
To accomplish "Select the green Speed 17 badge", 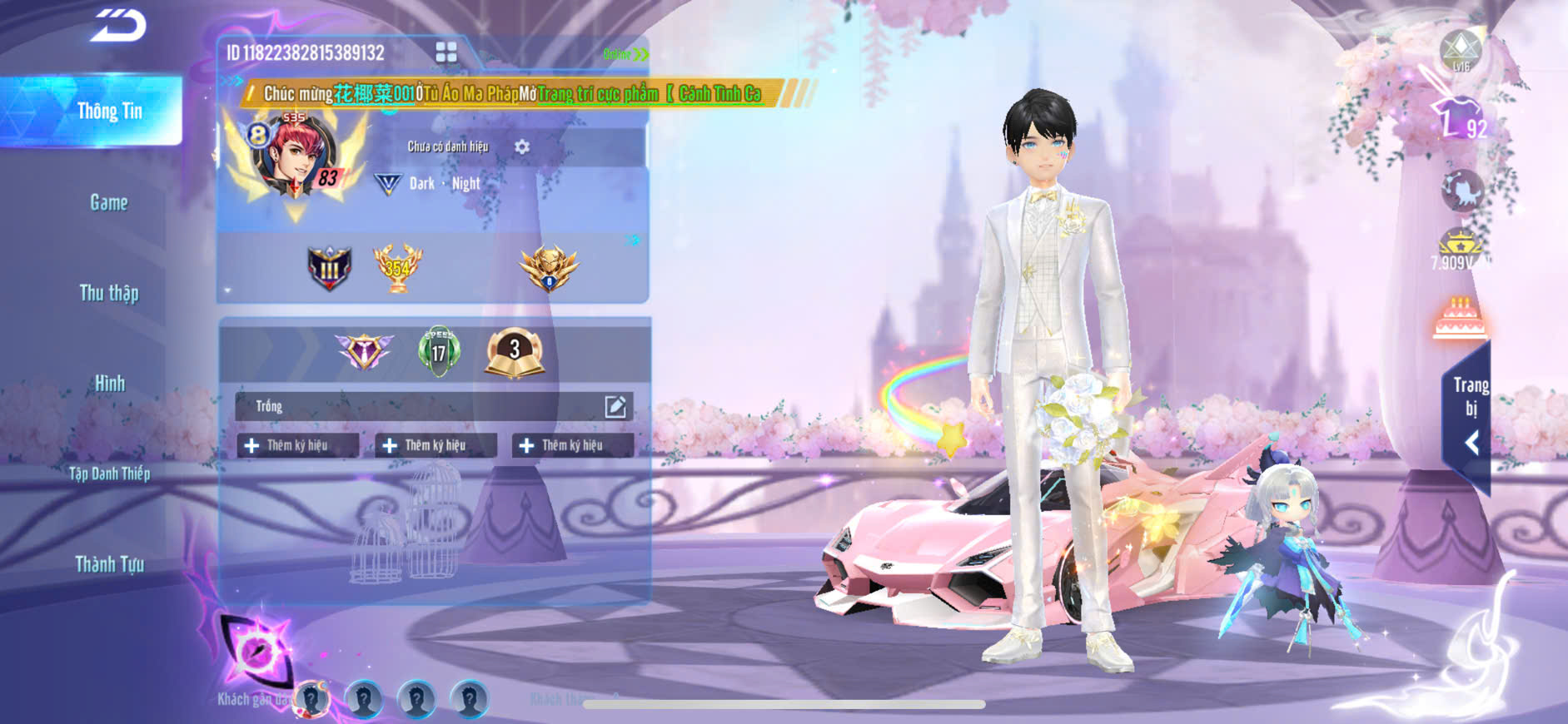I will click(x=439, y=351).
